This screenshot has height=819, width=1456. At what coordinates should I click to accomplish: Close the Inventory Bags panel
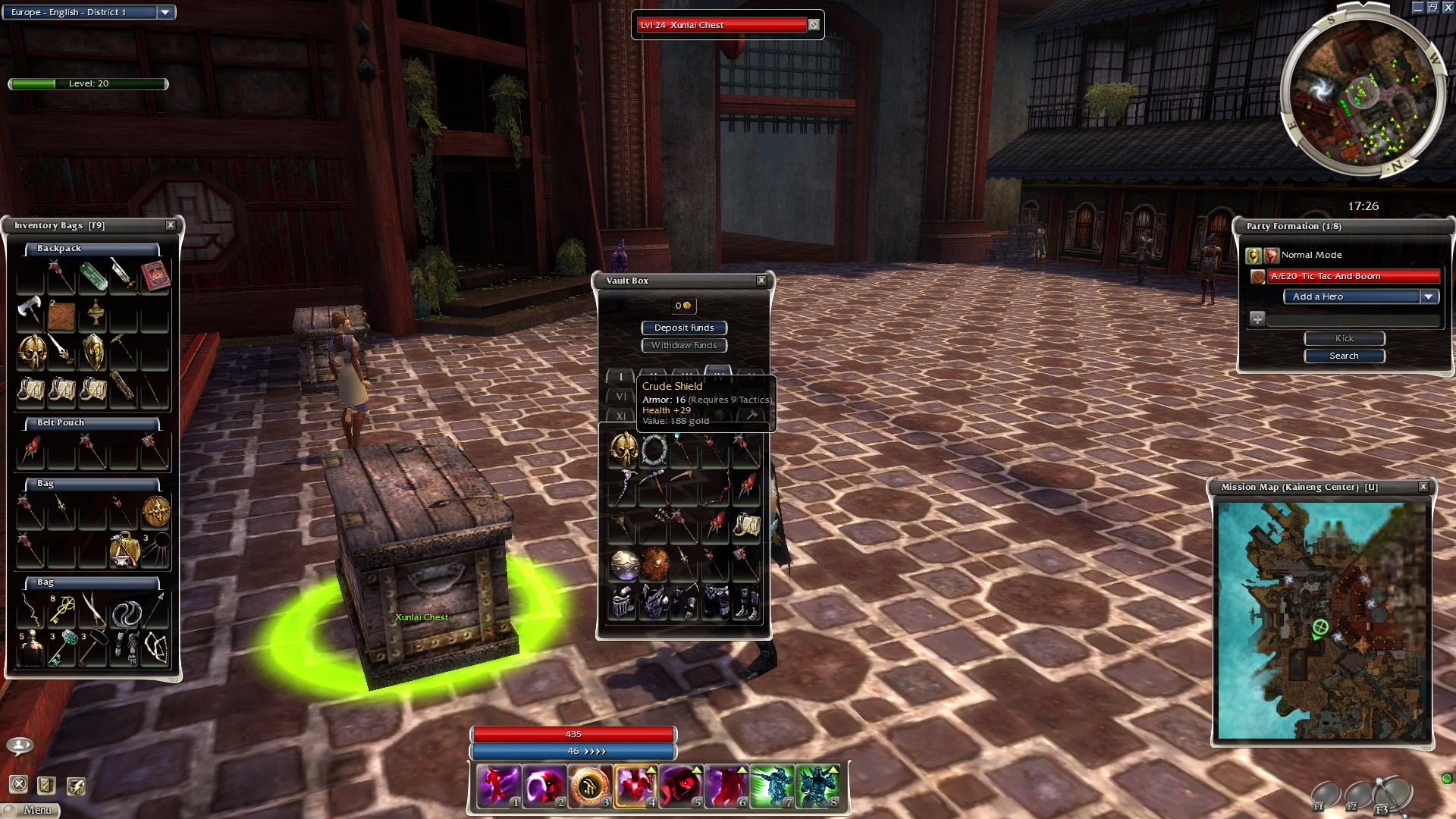tap(171, 225)
